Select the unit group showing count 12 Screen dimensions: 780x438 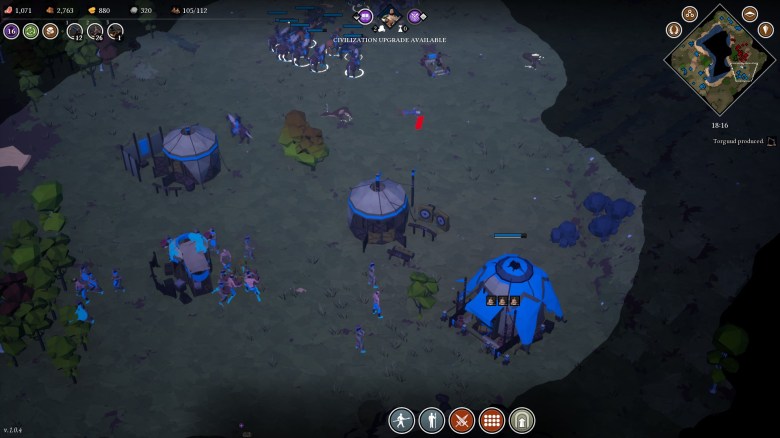point(75,31)
